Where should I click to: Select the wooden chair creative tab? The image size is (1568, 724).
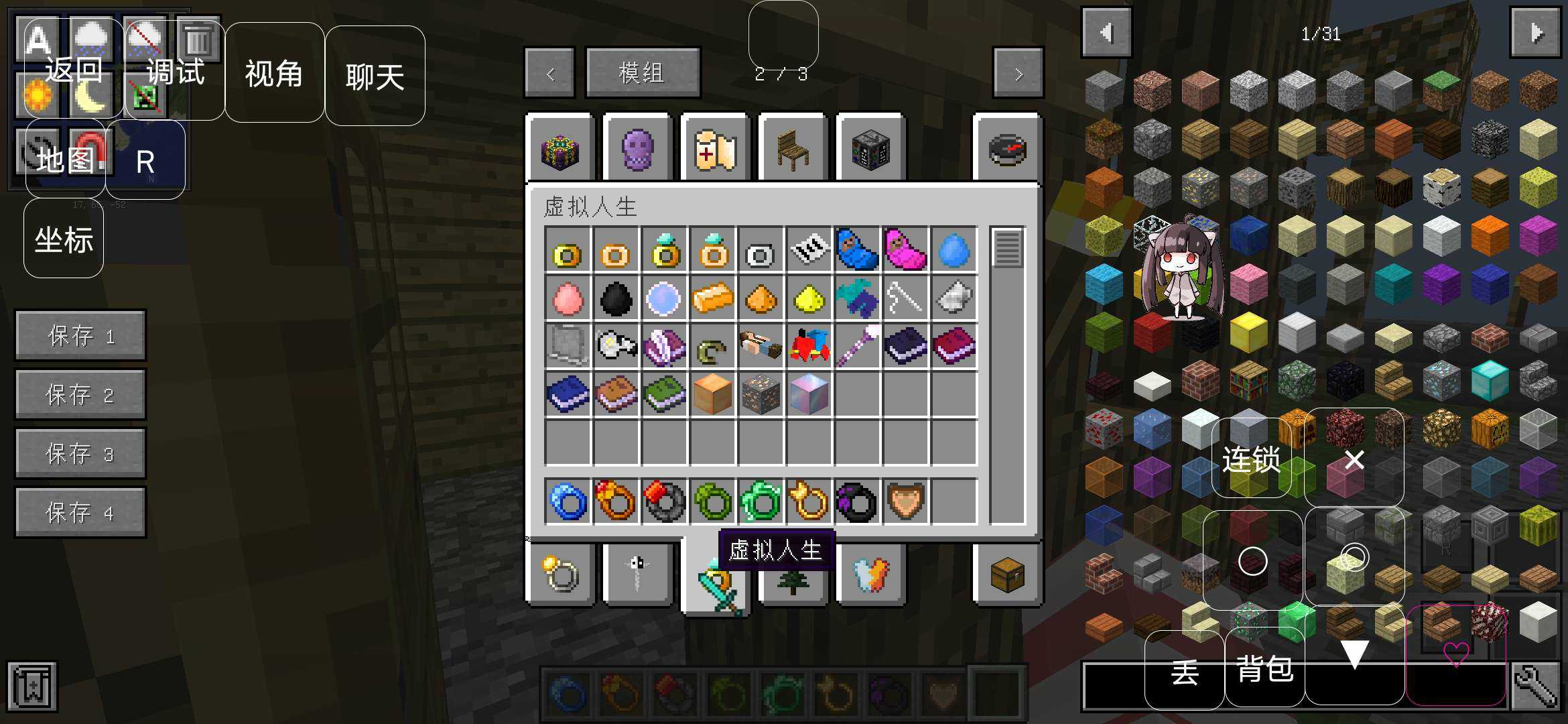click(x=793, y=148)
